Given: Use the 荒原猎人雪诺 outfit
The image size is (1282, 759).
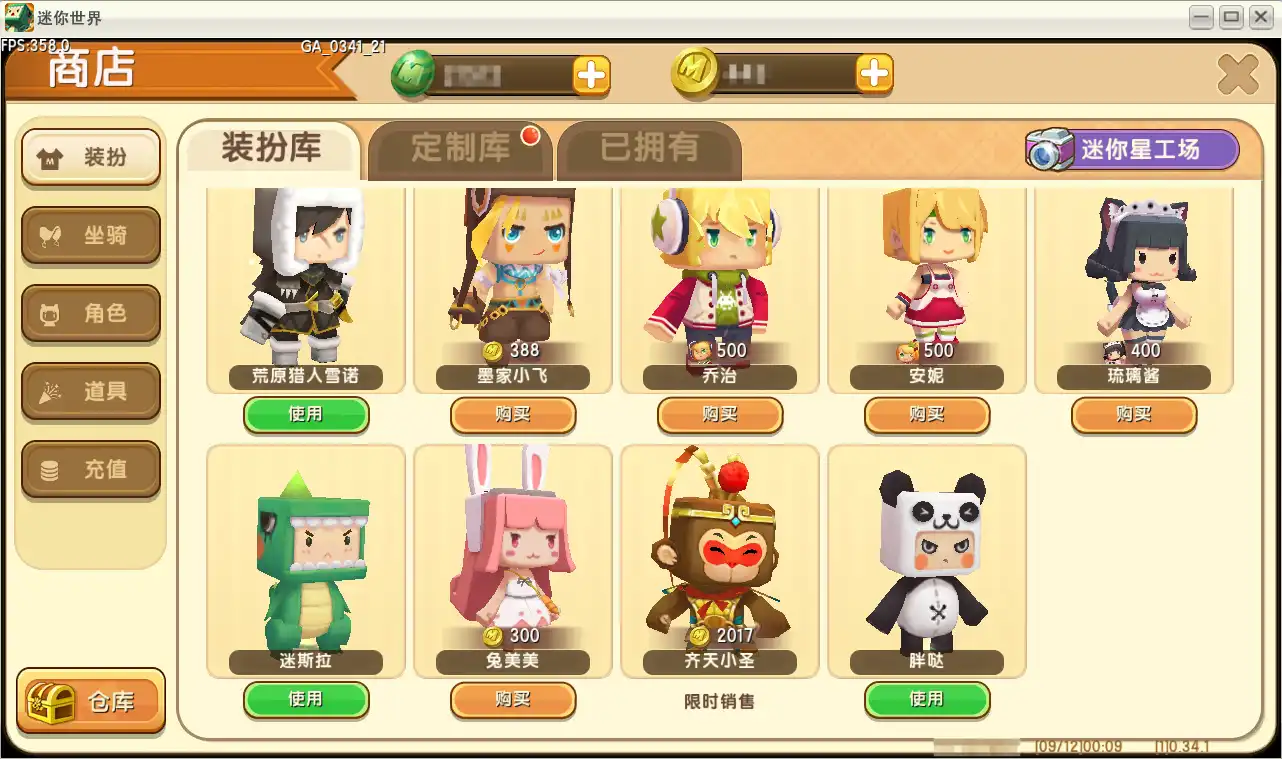Looking at the screenshot, I should tap(306, 415).
